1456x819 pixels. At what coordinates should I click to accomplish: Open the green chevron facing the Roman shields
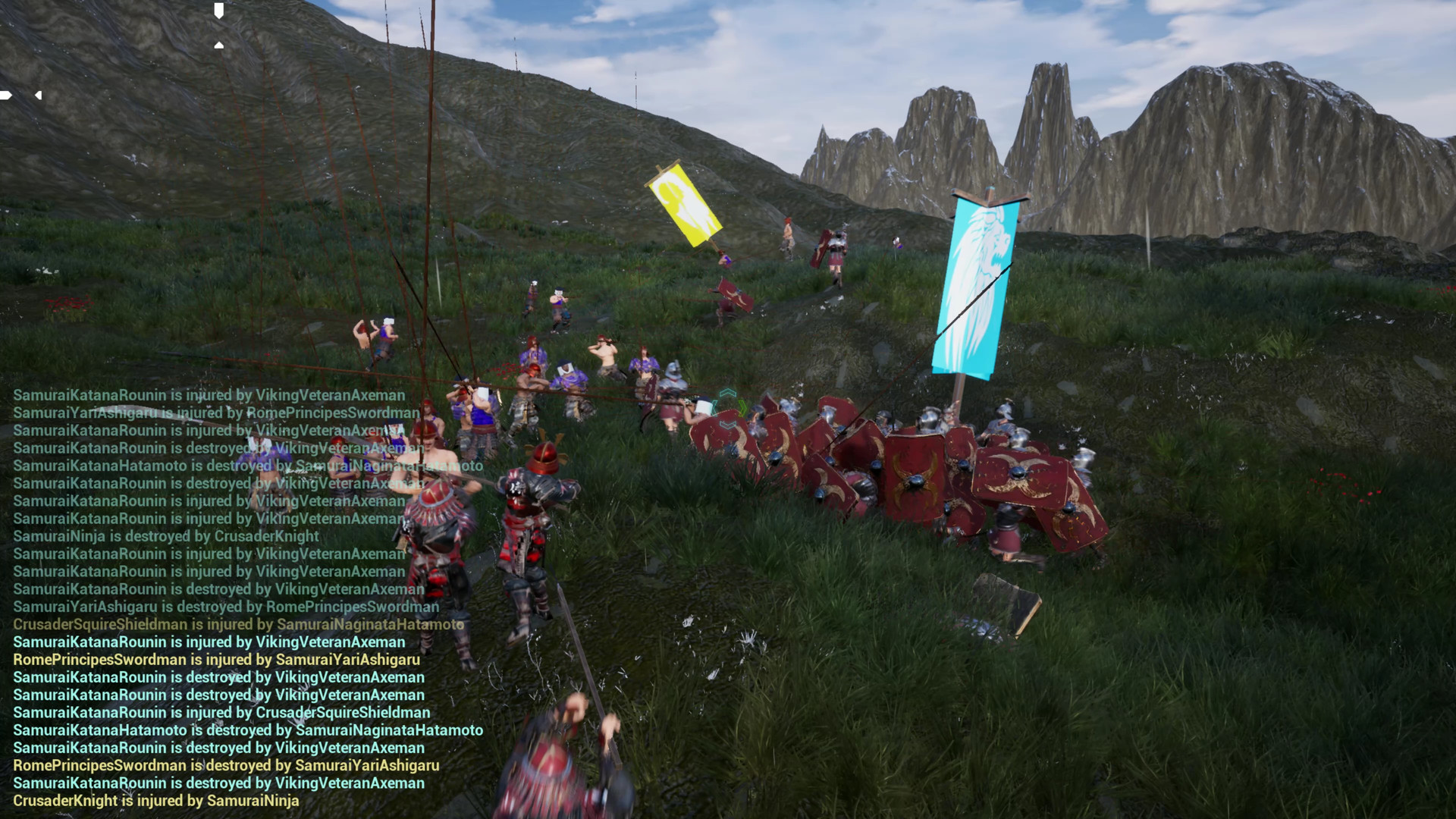point(742,408)
